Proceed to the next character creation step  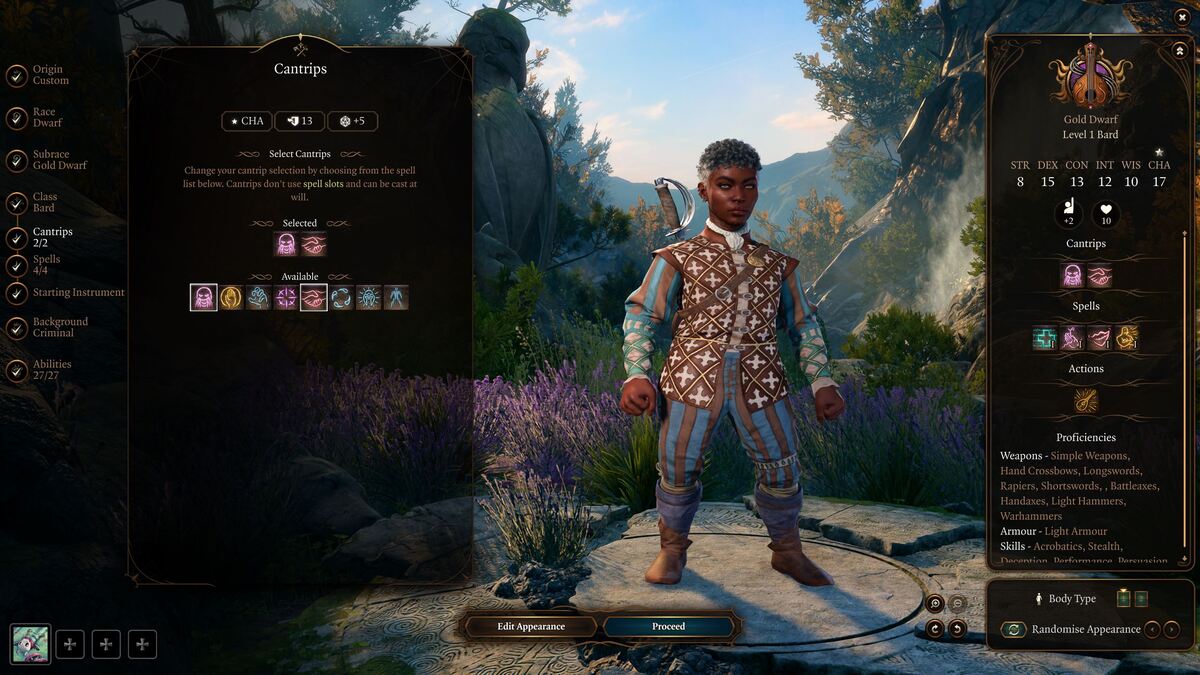(668, 626)
